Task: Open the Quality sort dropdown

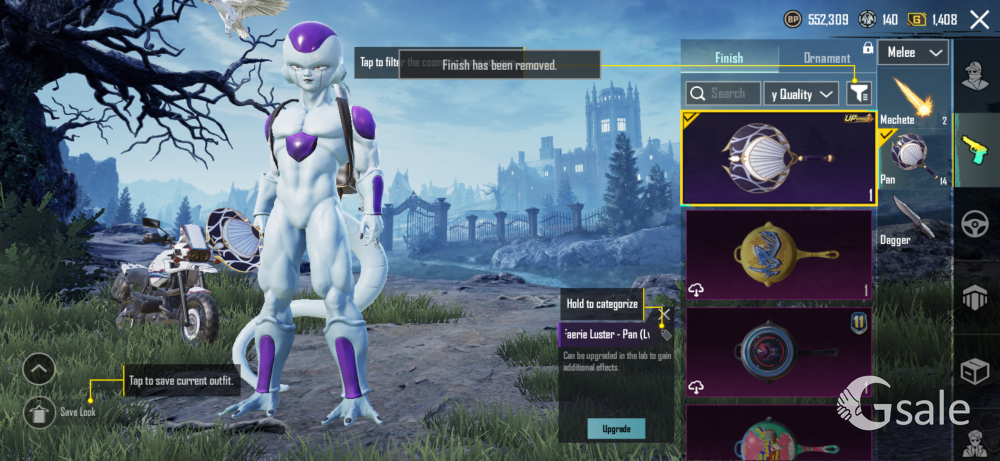Action: [x=801, y=94]
